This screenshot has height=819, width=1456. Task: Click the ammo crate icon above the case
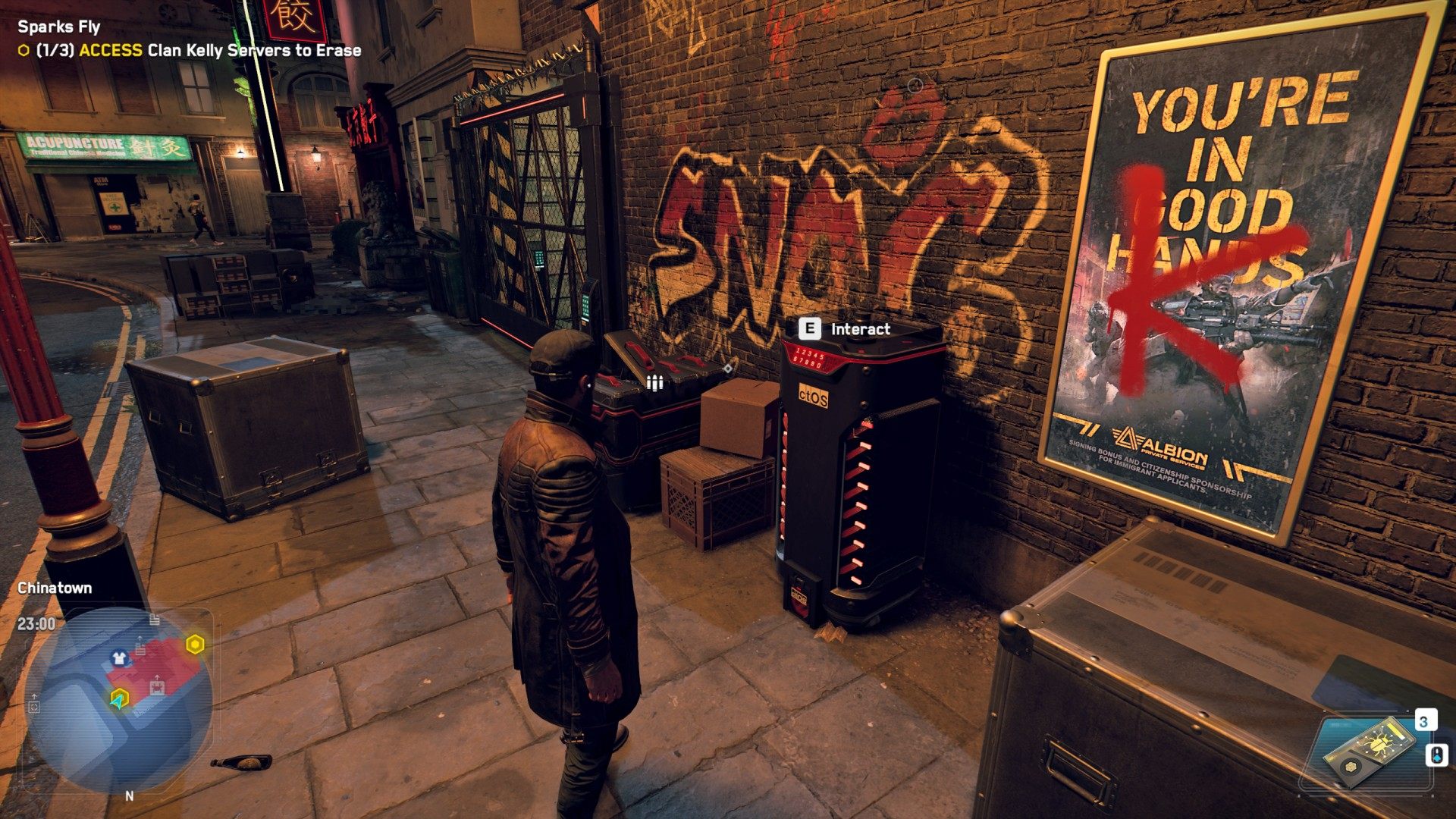pyautogui.click(x=654, y=382)
